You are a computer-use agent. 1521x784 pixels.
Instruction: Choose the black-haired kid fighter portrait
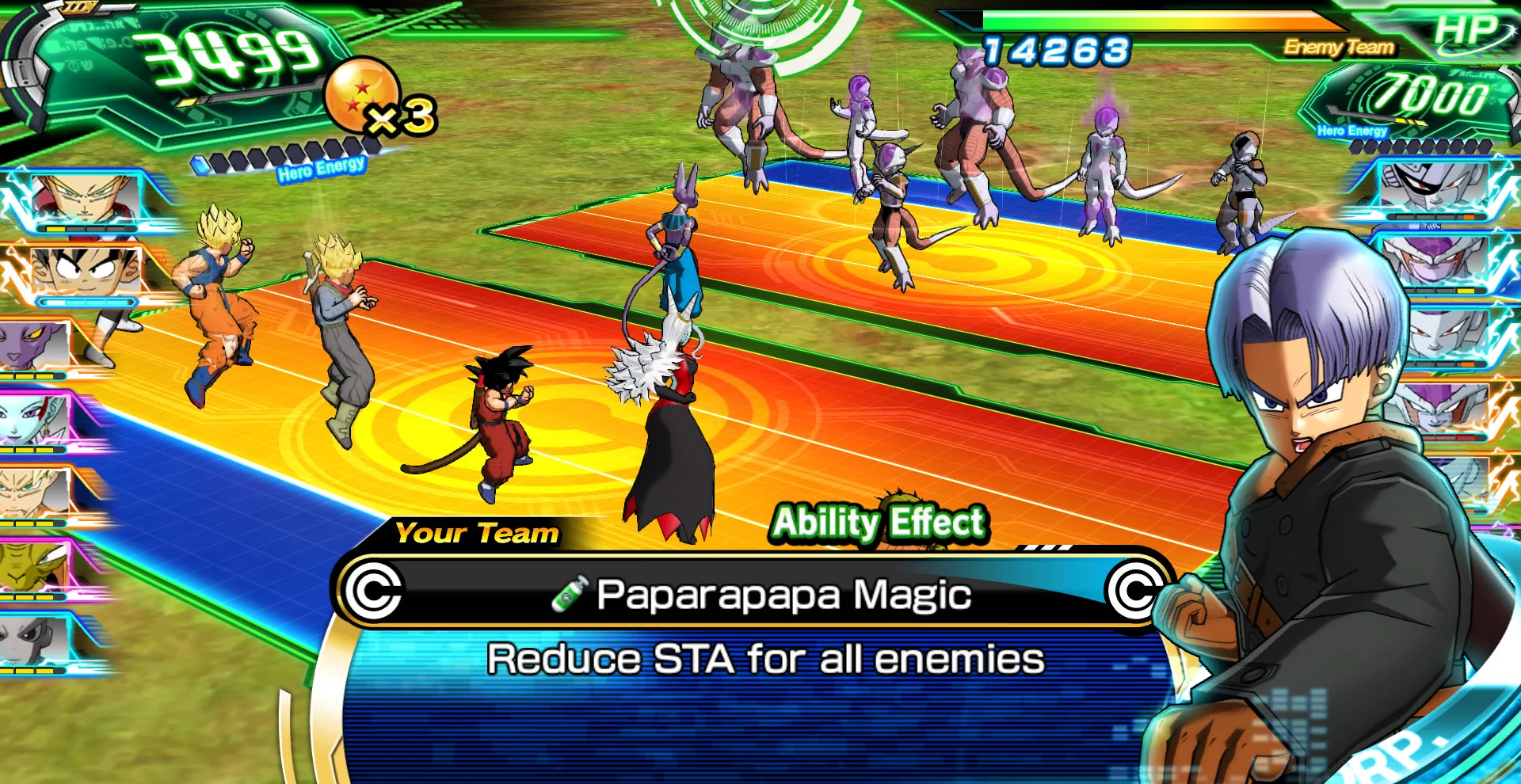click(86, 272)
